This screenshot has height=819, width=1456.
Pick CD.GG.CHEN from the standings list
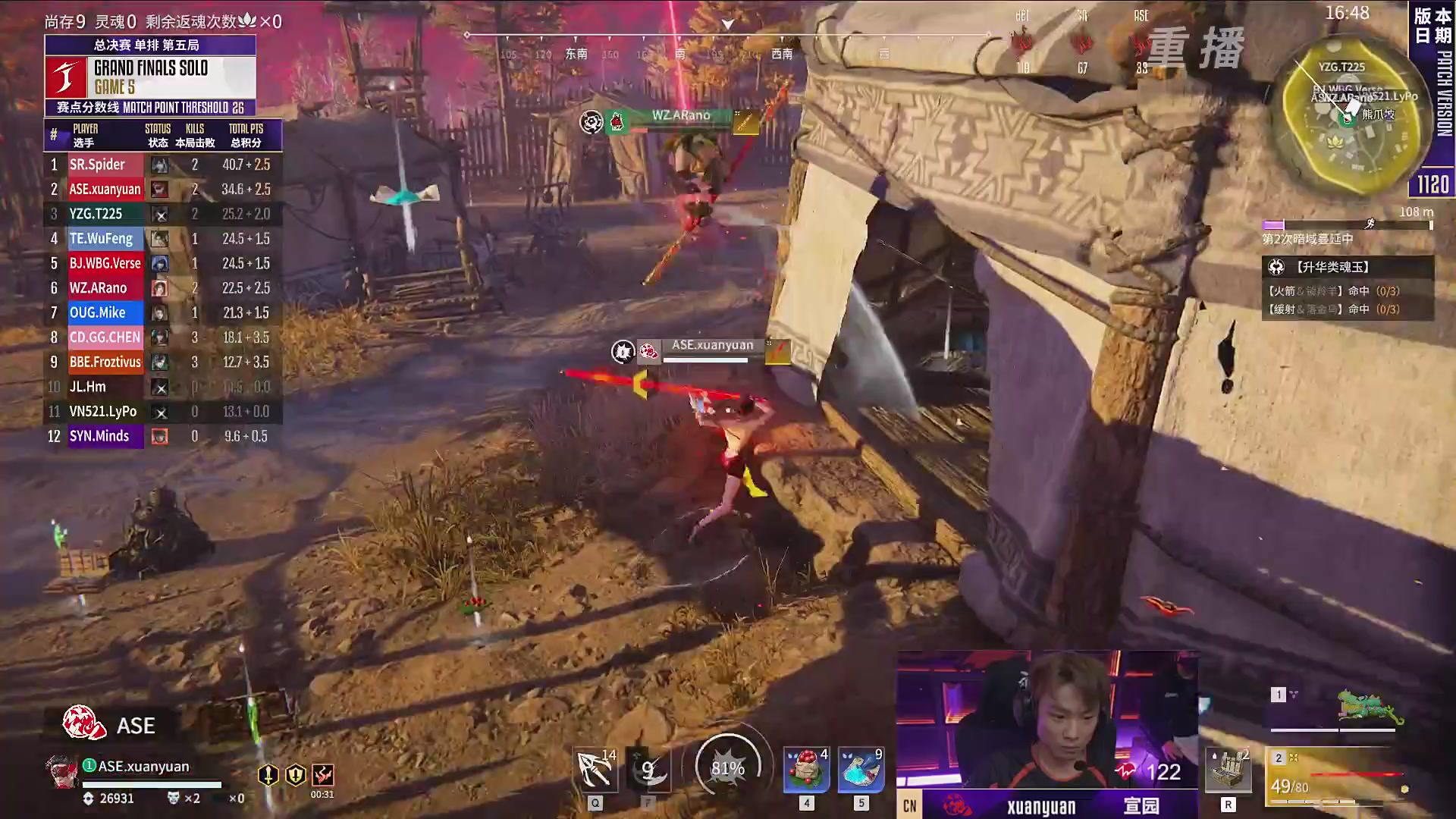coord(163,337)
